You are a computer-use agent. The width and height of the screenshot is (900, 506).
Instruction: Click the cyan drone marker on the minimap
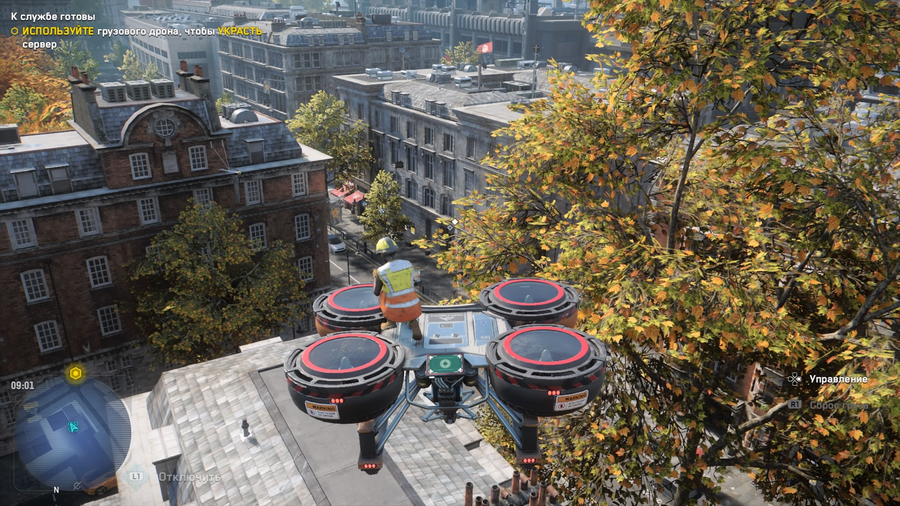click(x=73, y=427)
